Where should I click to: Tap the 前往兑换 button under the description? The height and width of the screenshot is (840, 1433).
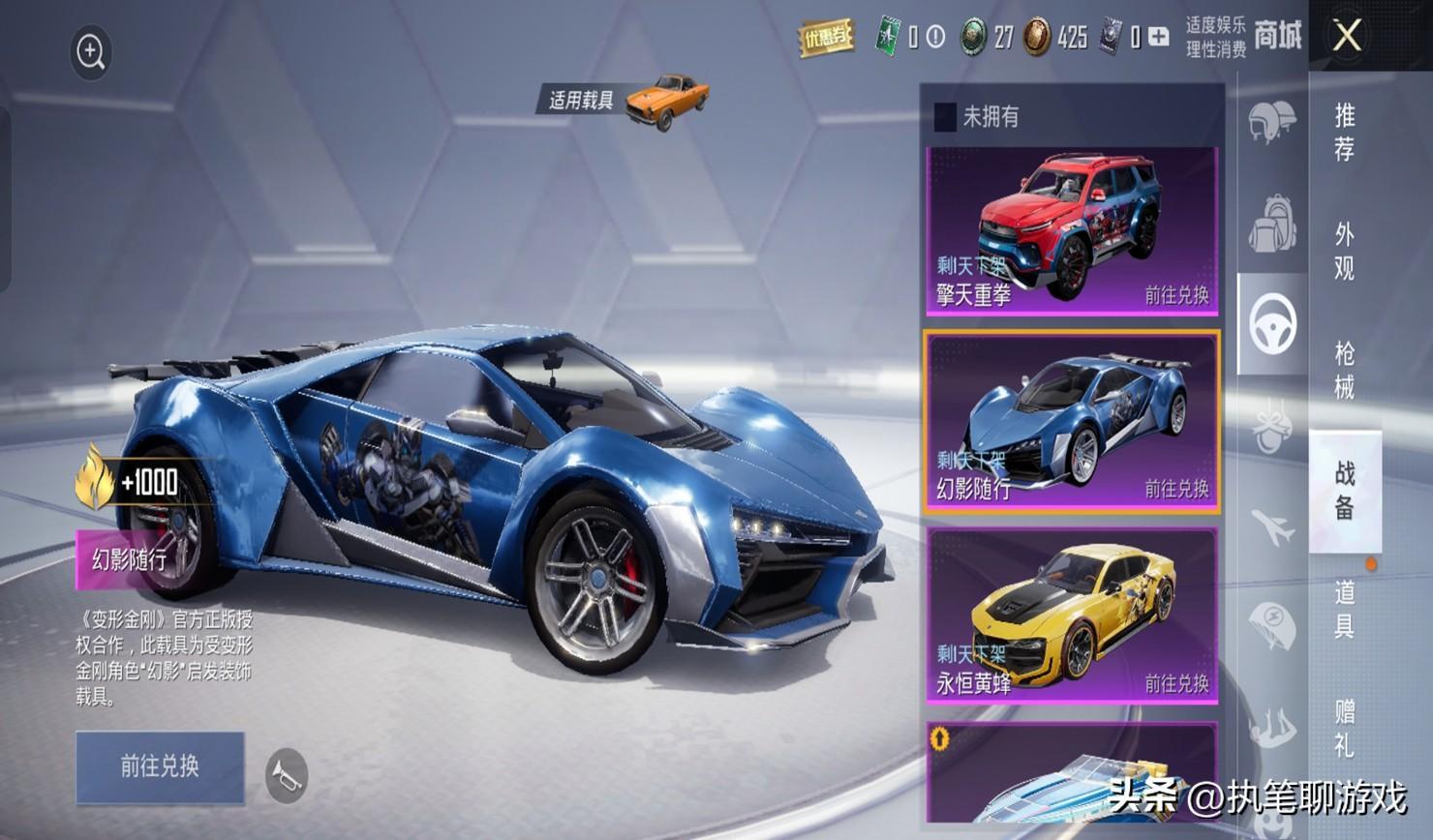[x=160, y=766]
